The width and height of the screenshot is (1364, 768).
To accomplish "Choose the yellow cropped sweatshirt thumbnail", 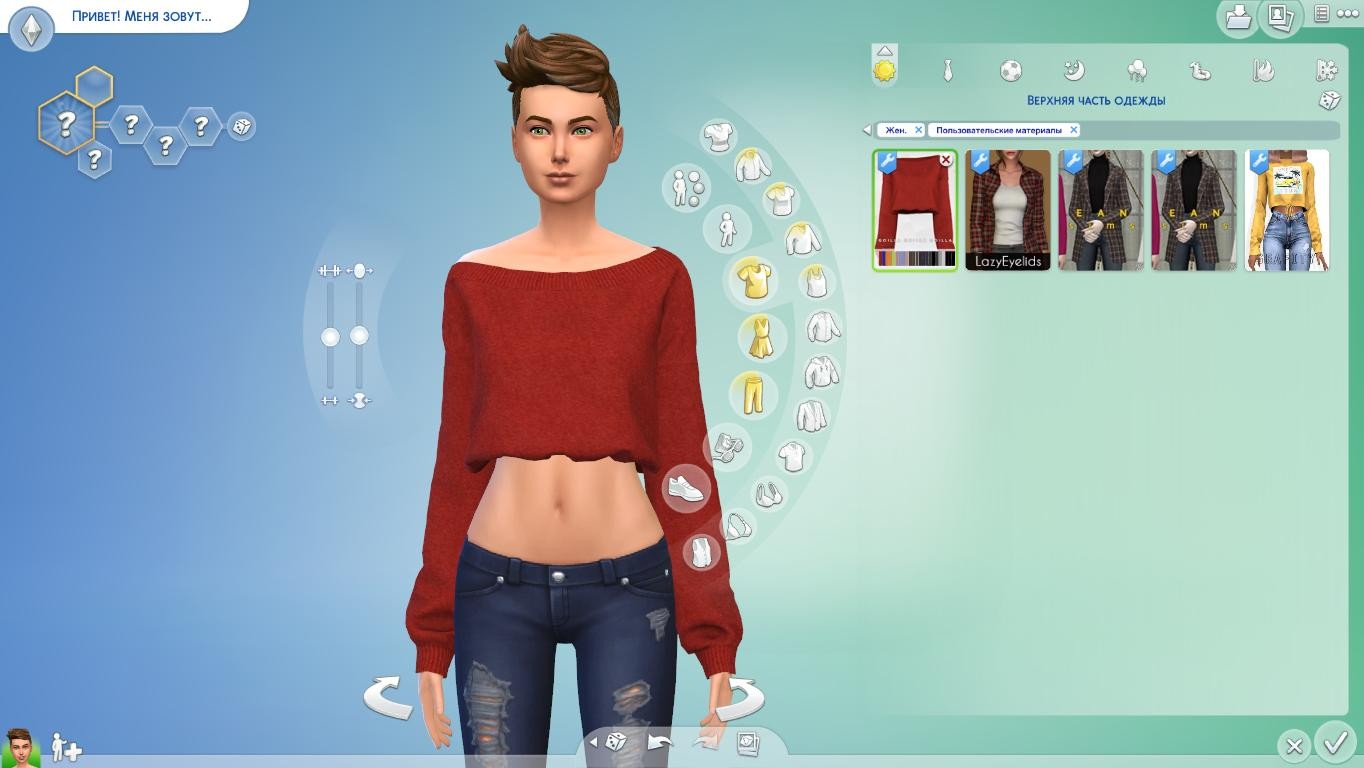I will tap(1287, 210).
